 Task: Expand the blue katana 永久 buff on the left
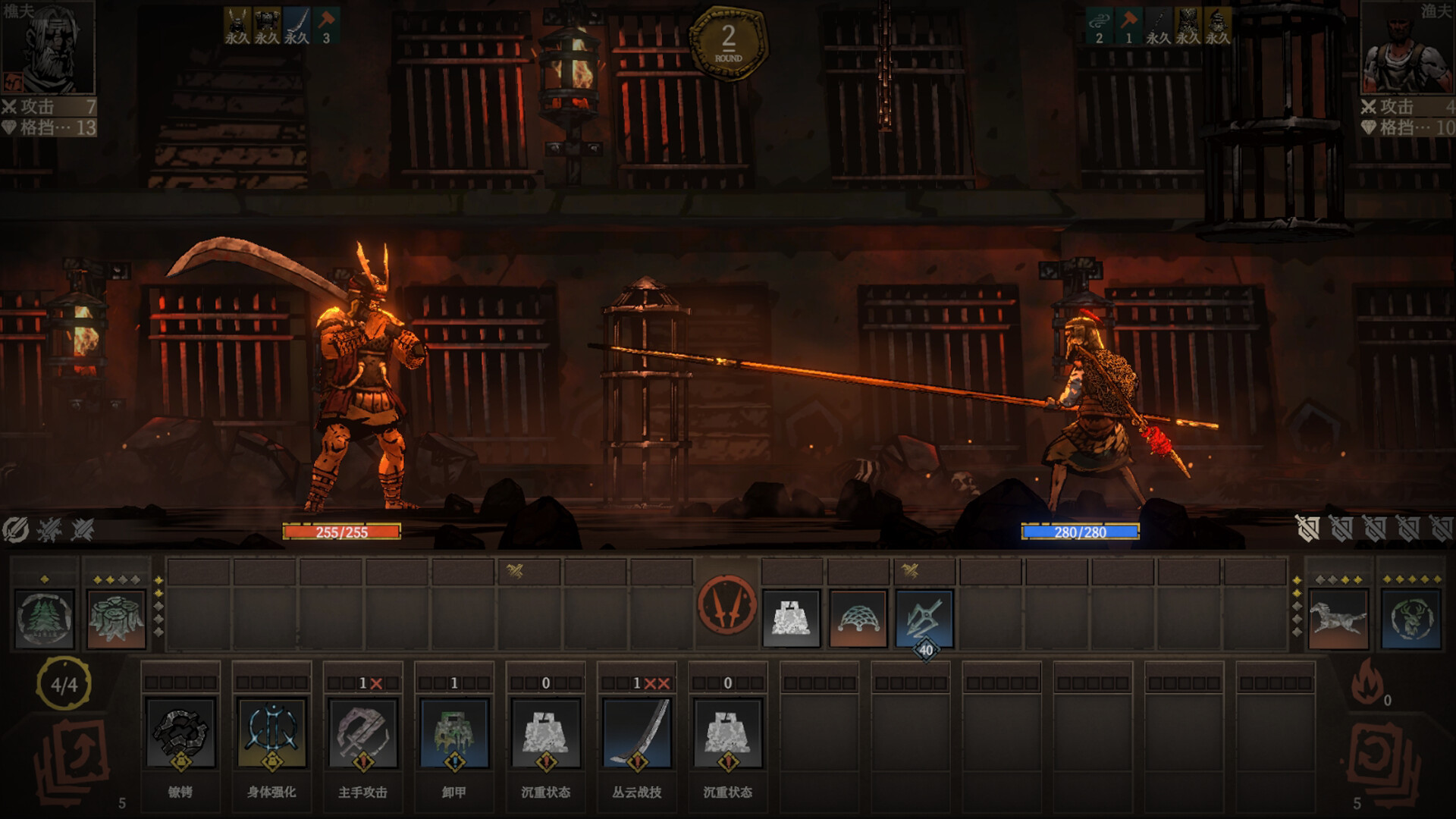click(x=296, y=23)
